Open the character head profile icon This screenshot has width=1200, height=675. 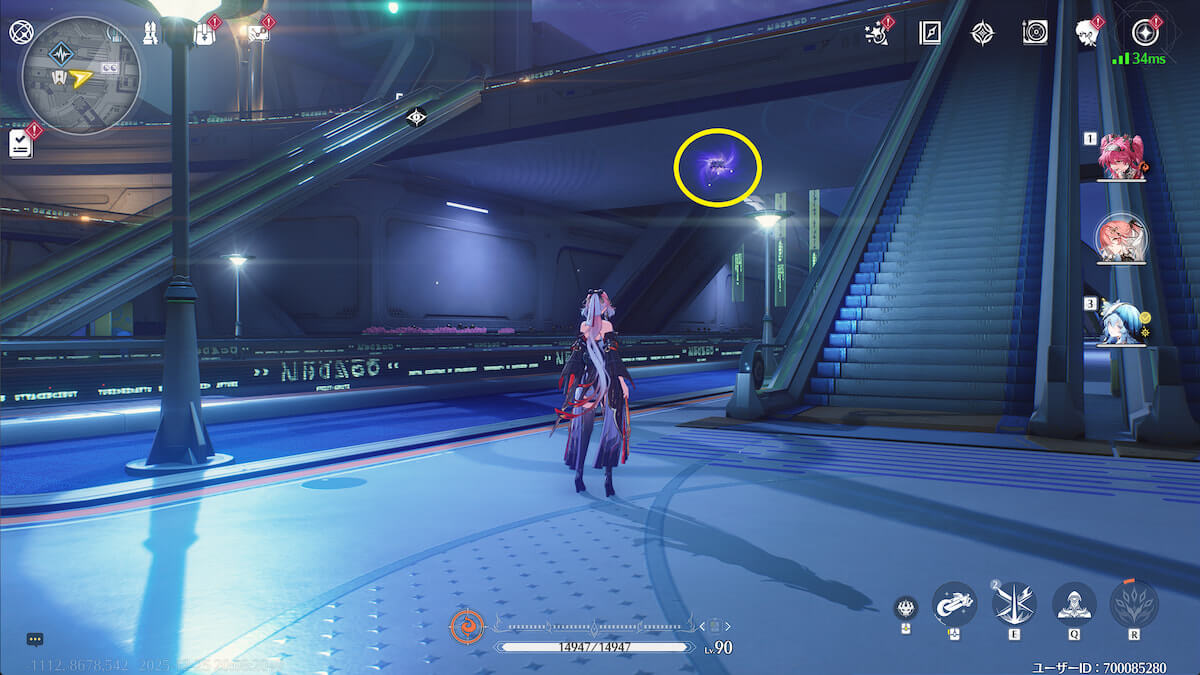point(1087,33)
